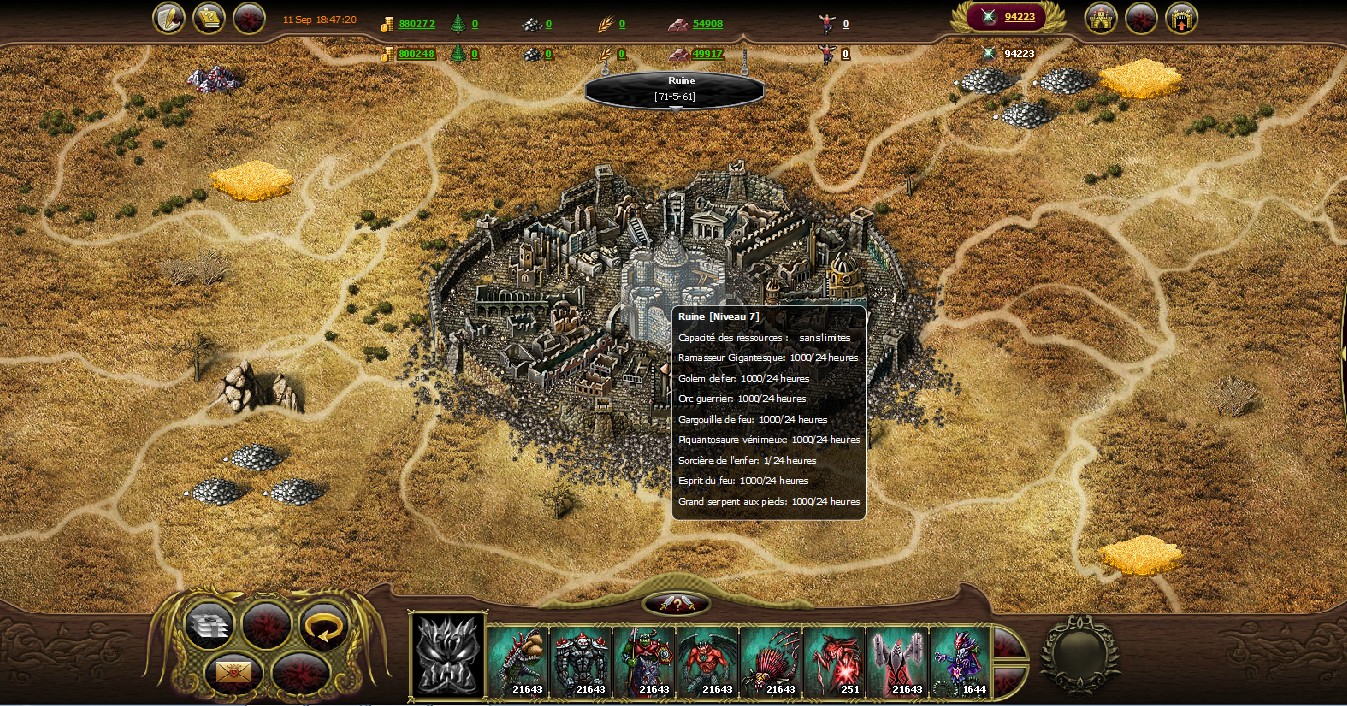Select the spiky venomous creature unit slot
Screen dimensions: 1347x706
(771, 661)
